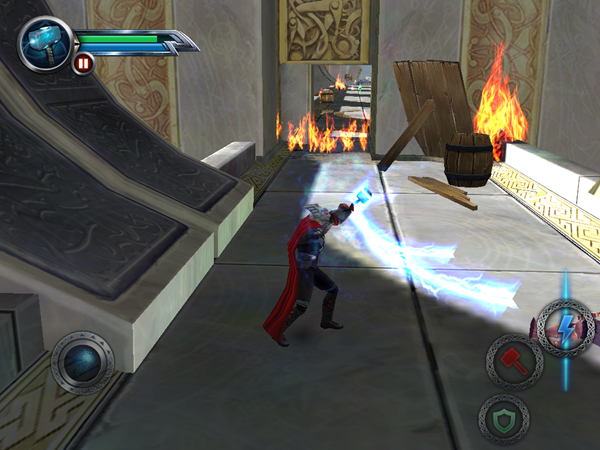Pause the game with the red pause button

pyautogui.click(x=84, y=64)
